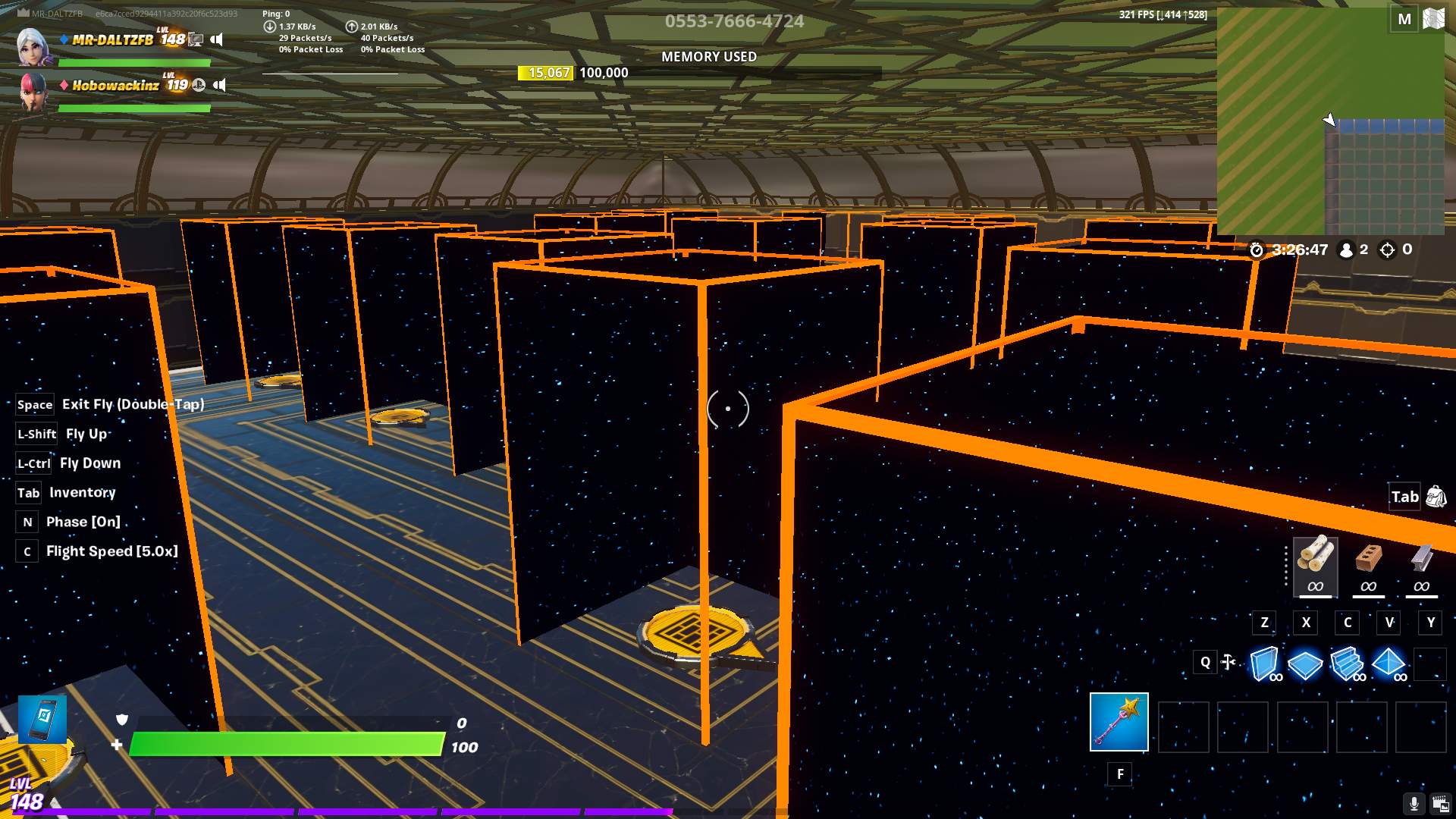Viewport: 1456px width, 819px height.
Task: Open the Creative phone tool icon
Action: (x=42, y=719)
